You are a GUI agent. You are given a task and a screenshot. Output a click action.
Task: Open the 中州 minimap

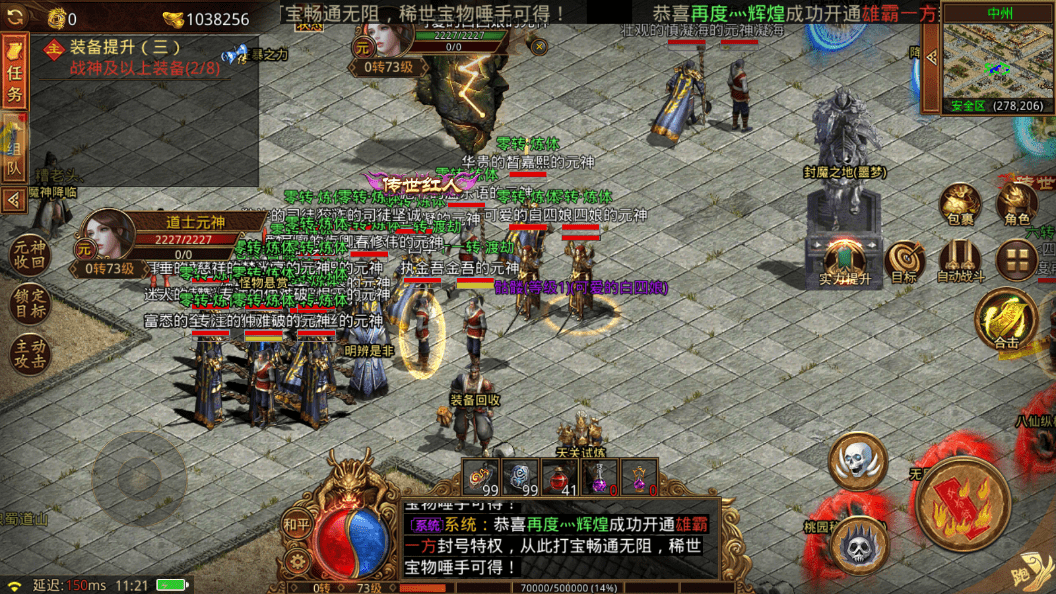[994, 62]
